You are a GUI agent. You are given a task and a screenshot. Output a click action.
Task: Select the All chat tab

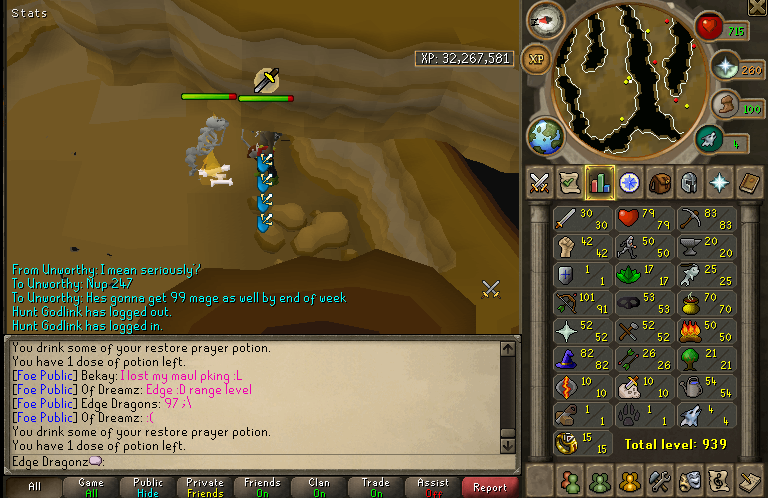34,487
